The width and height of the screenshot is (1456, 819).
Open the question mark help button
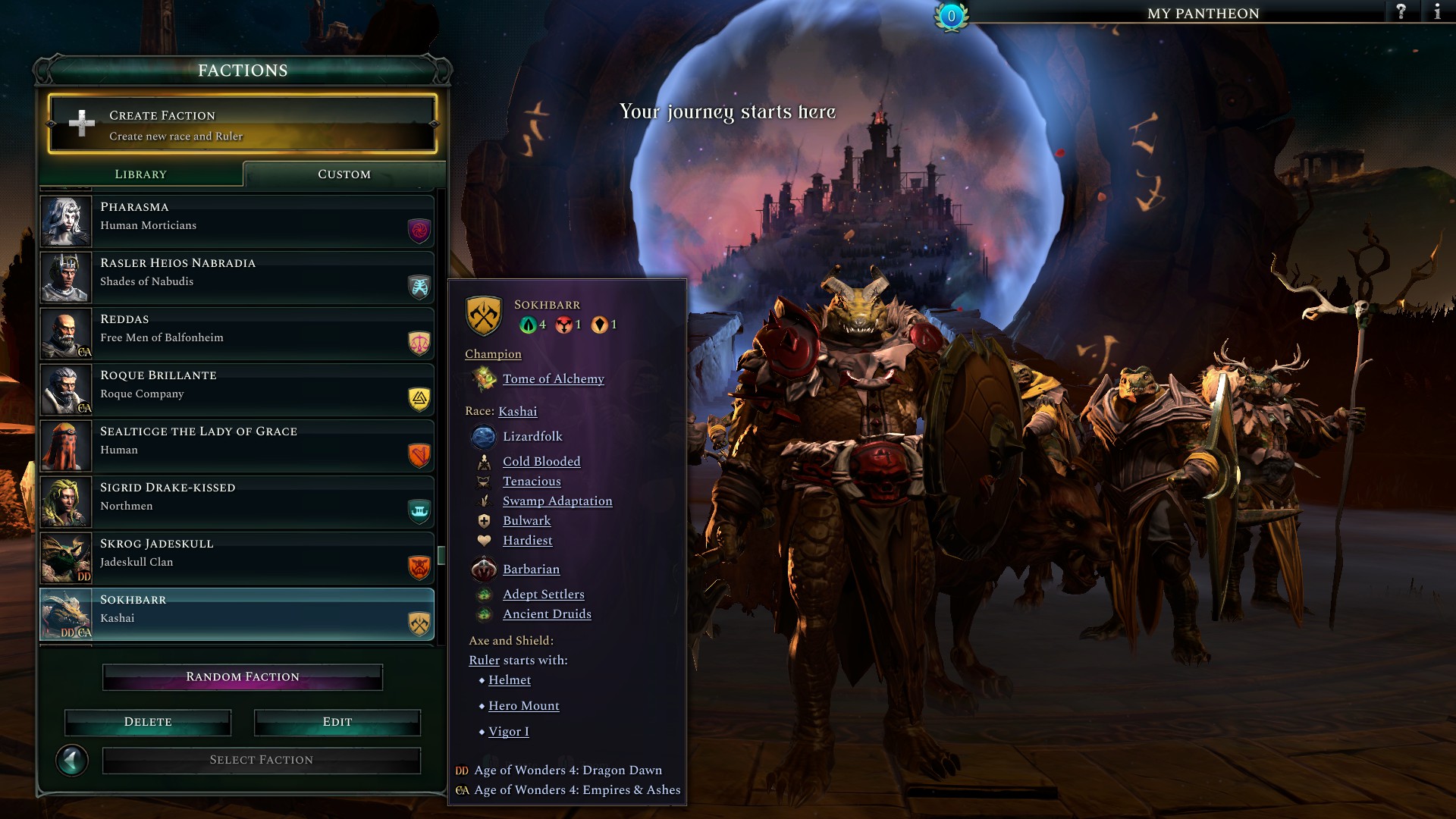pos(1401,12)
